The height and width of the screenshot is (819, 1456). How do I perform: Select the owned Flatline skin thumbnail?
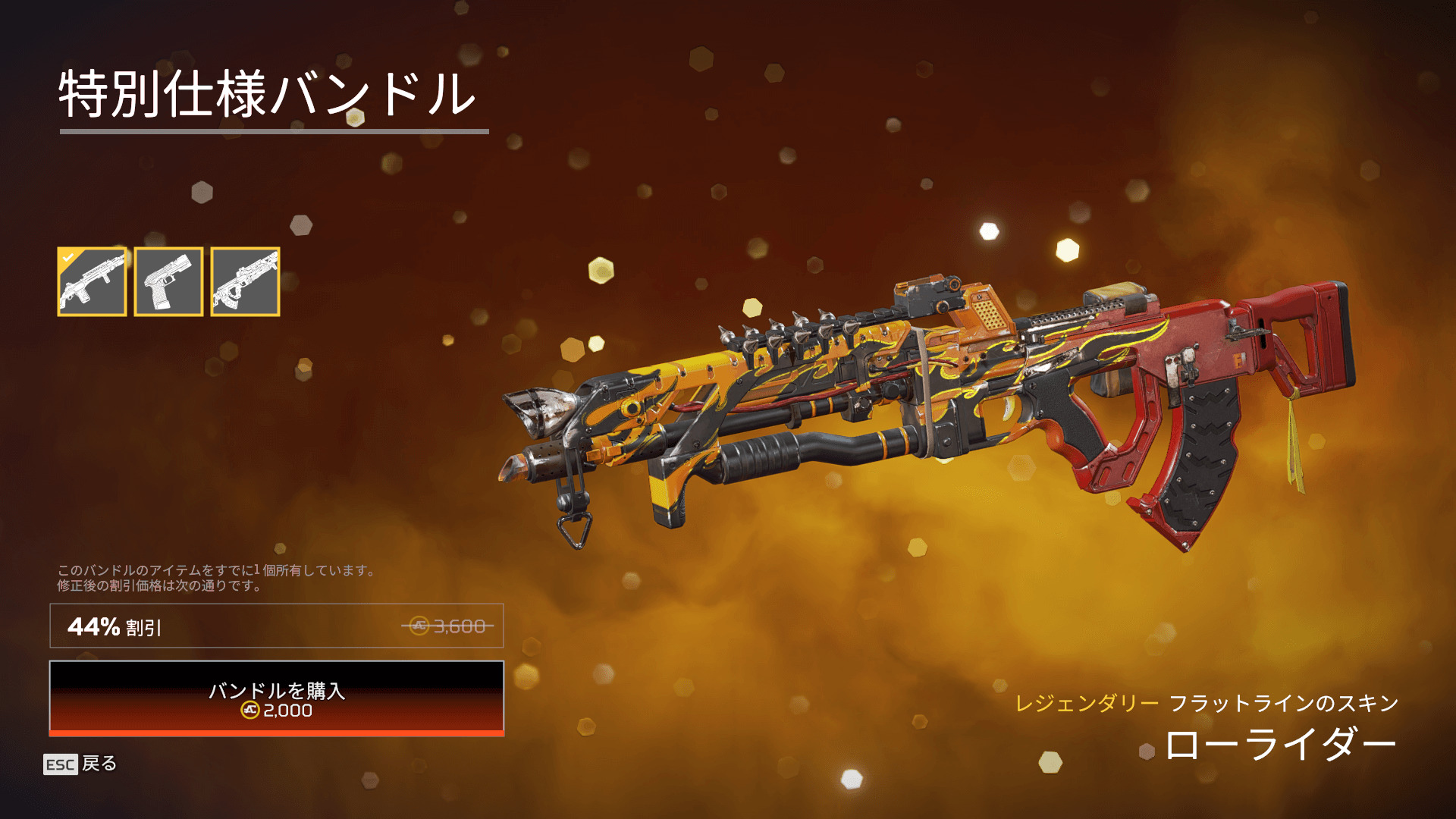tap(92, 281)
